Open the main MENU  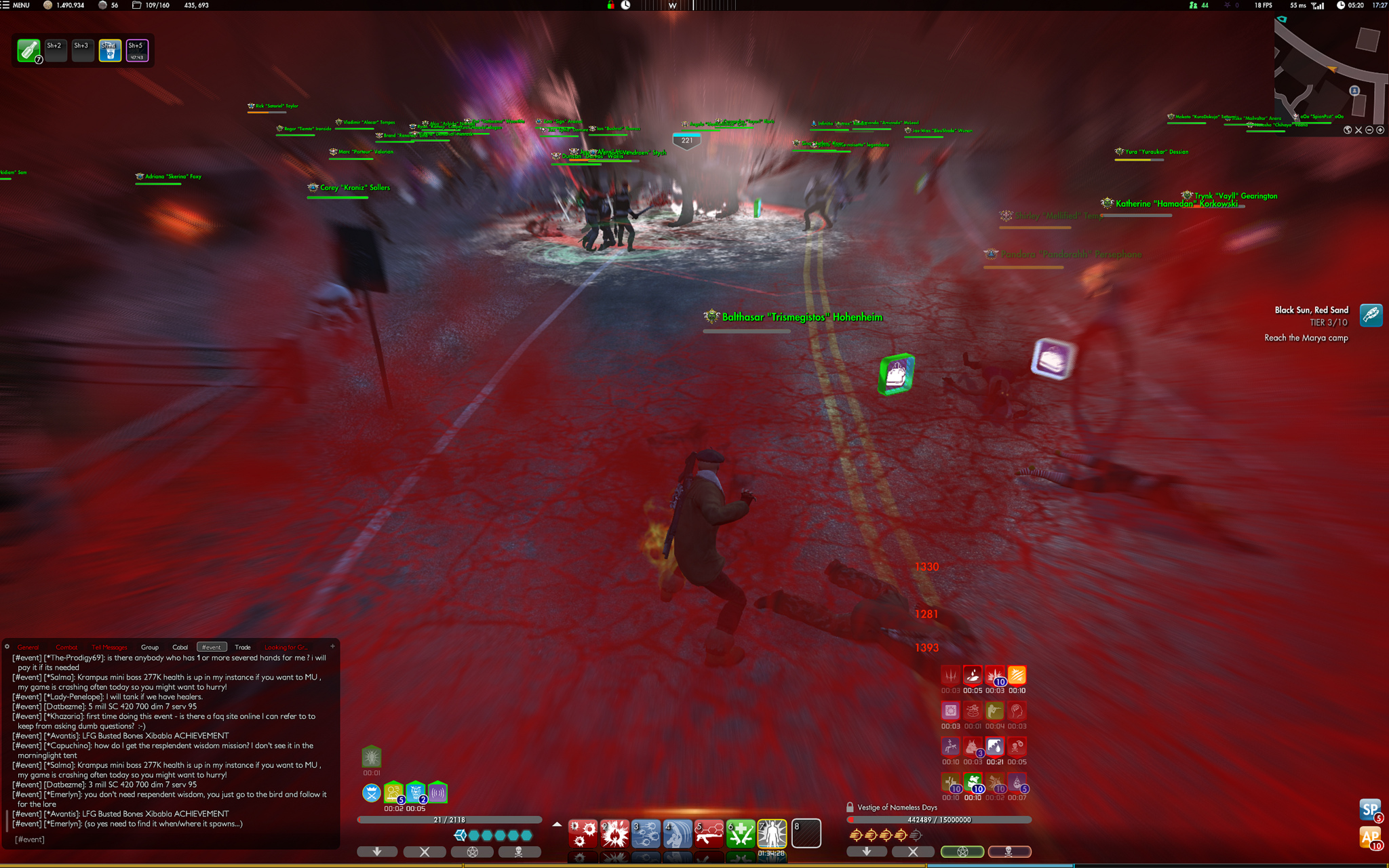coord(16,5)
